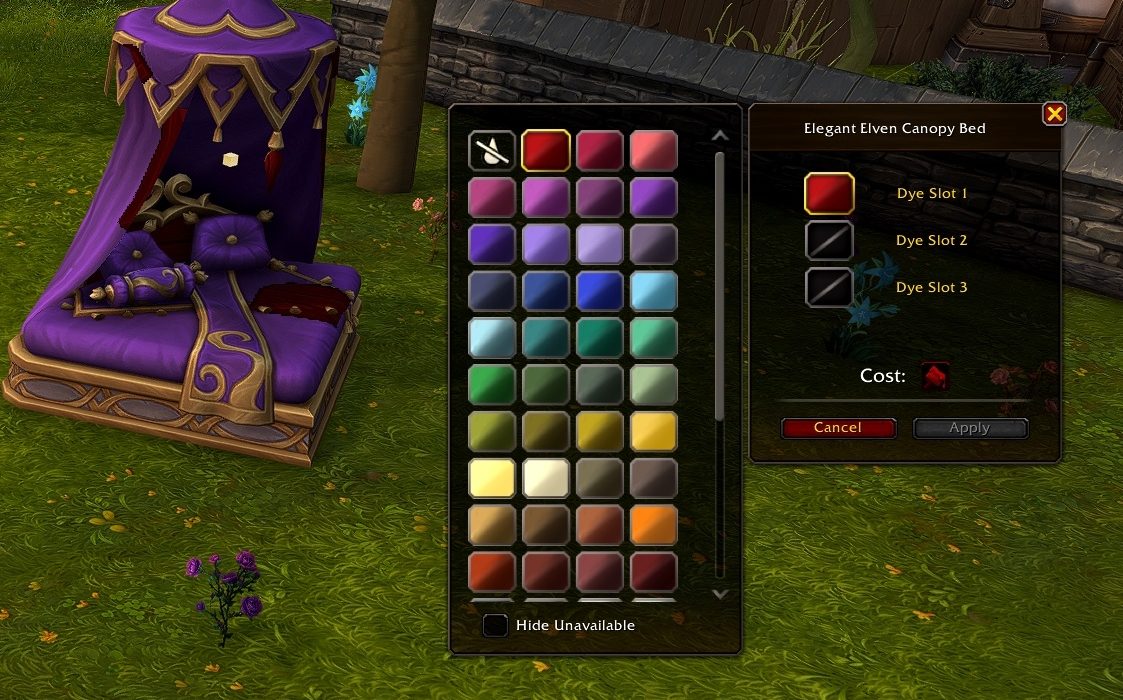Viewport: 1123px width, 700px height.
Task: Pick the empty Dye Slot 3
Action: tap(829, 287)
